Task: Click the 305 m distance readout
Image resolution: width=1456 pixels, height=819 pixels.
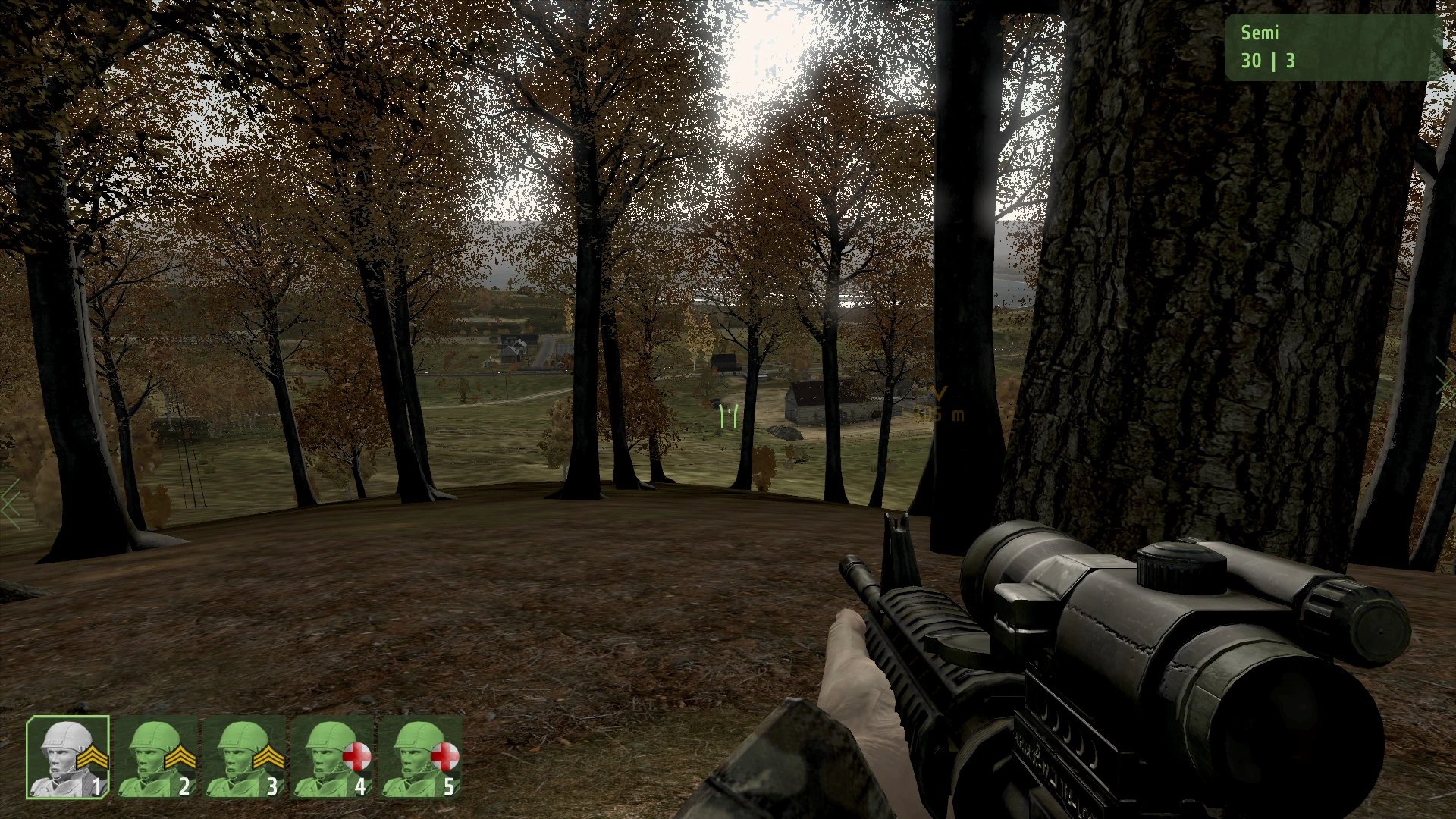Action: [938, 414]
